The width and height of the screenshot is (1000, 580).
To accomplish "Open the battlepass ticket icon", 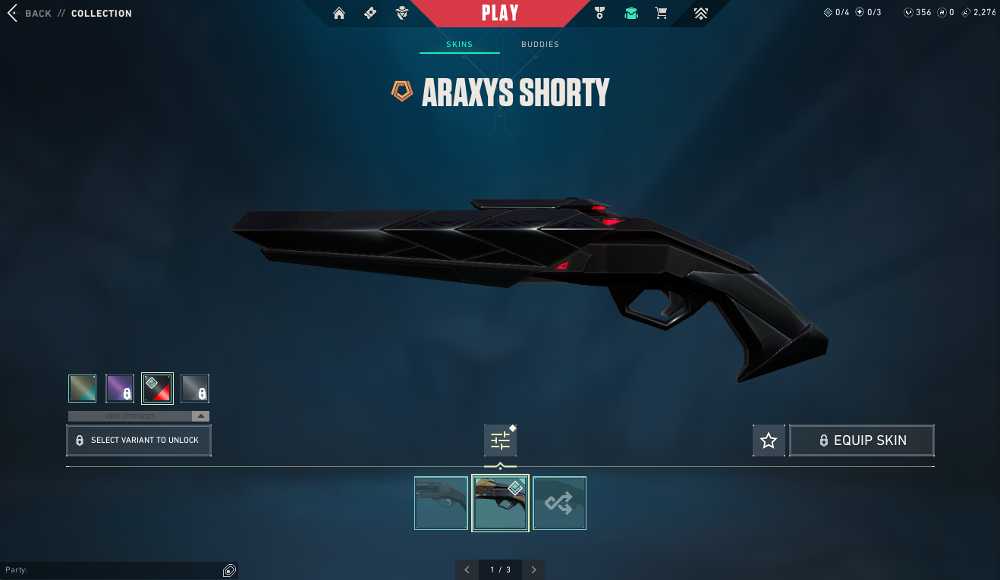I will click(370, 14).
